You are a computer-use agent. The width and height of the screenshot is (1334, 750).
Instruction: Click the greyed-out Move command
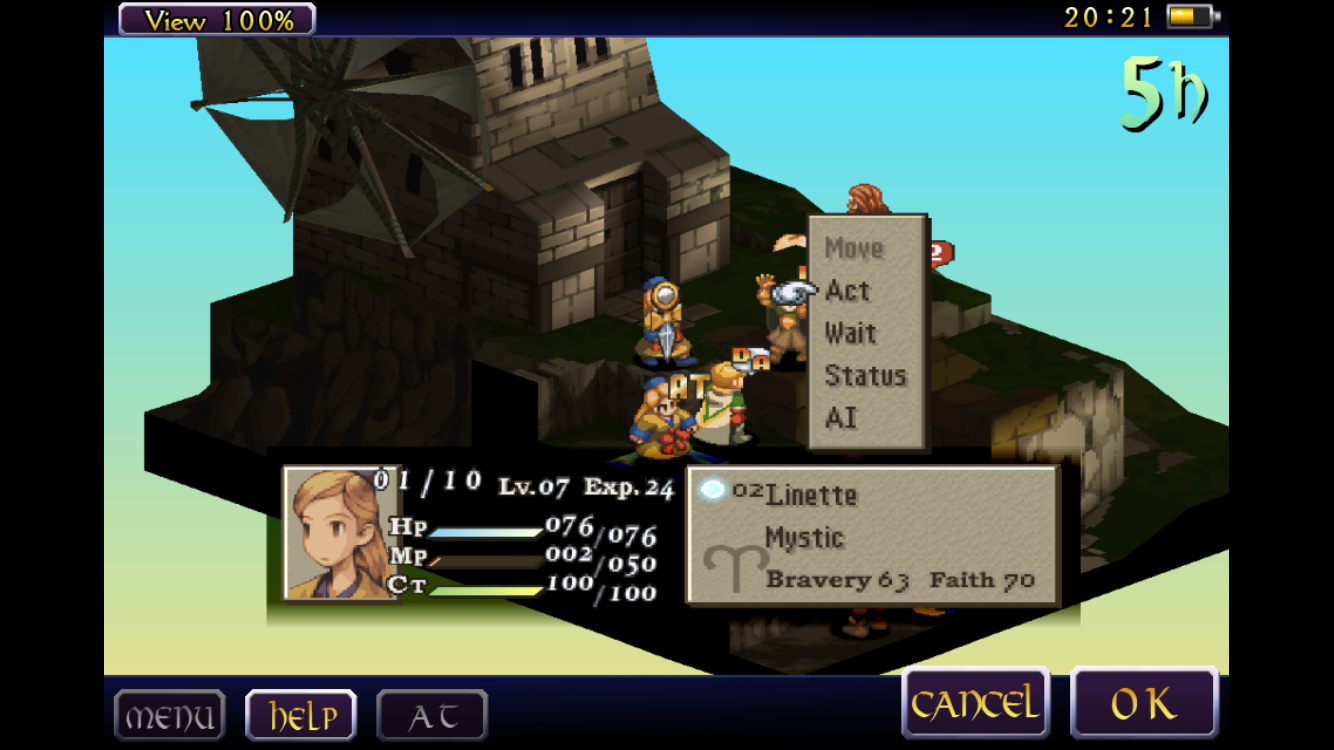pyautogui.click(x=853, y=248)
